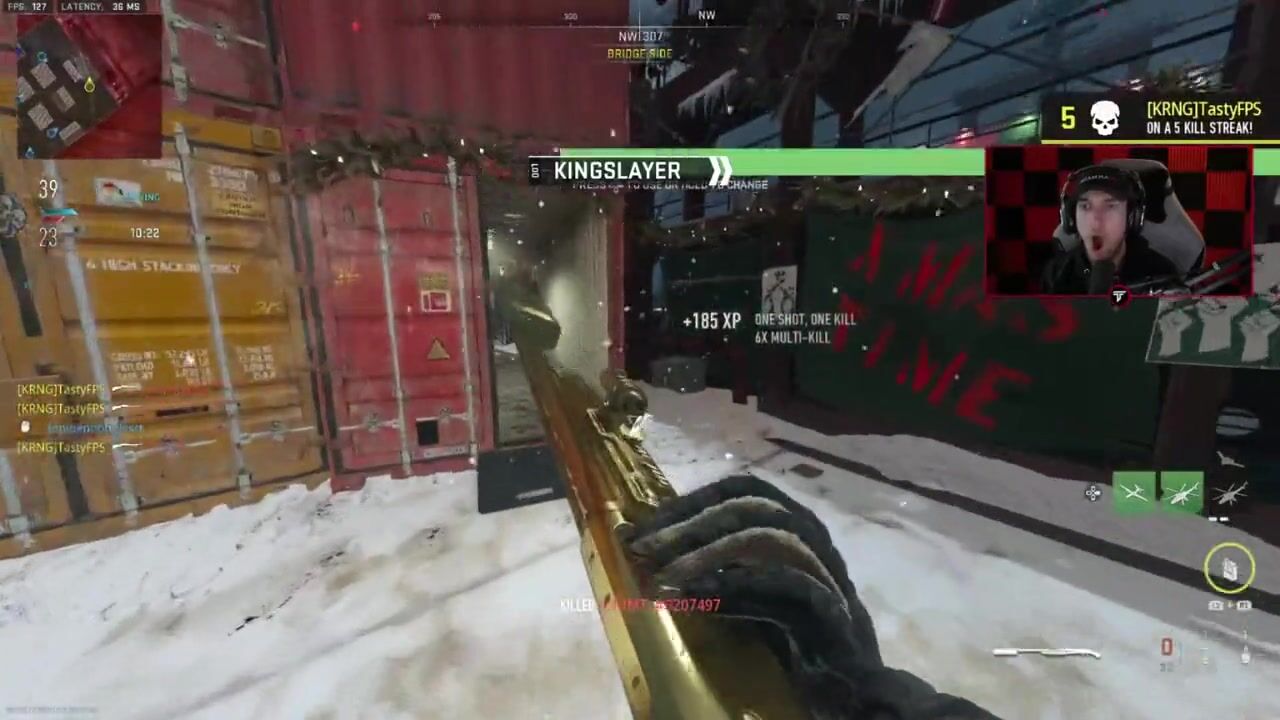Select the green helicopter killstreak icon
The image size is (1280, 720).
pos(1181,493)
